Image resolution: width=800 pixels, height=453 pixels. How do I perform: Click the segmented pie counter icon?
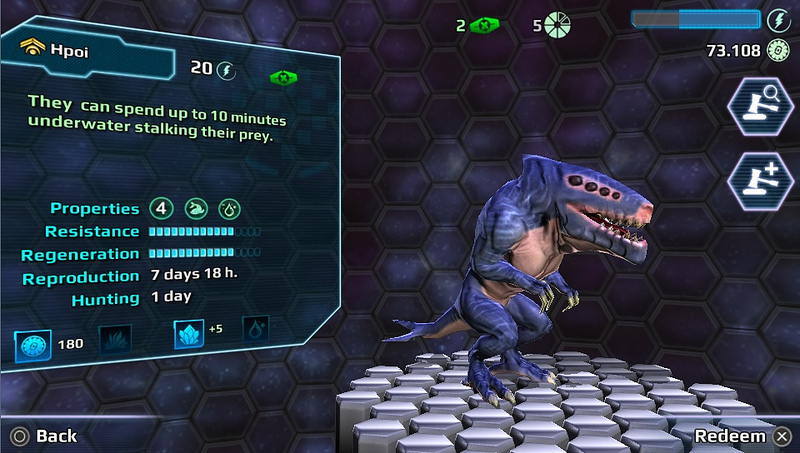[557, 25]
